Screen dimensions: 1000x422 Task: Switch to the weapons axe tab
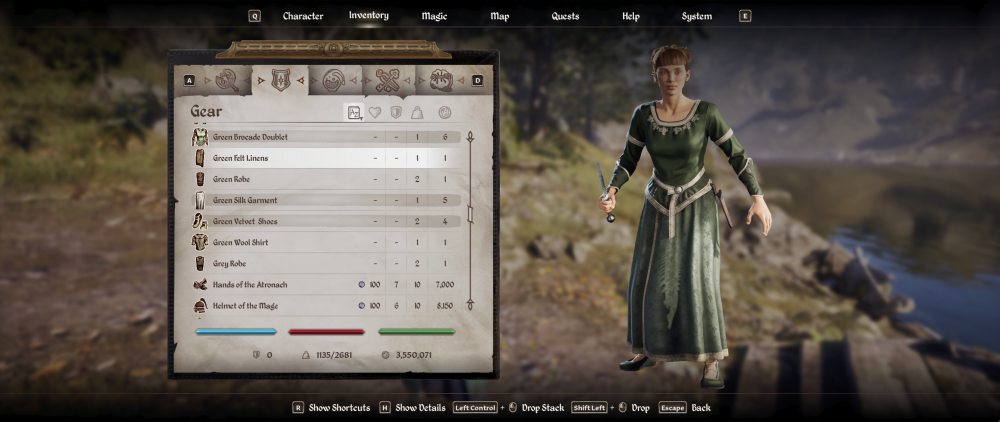point(228,80)
